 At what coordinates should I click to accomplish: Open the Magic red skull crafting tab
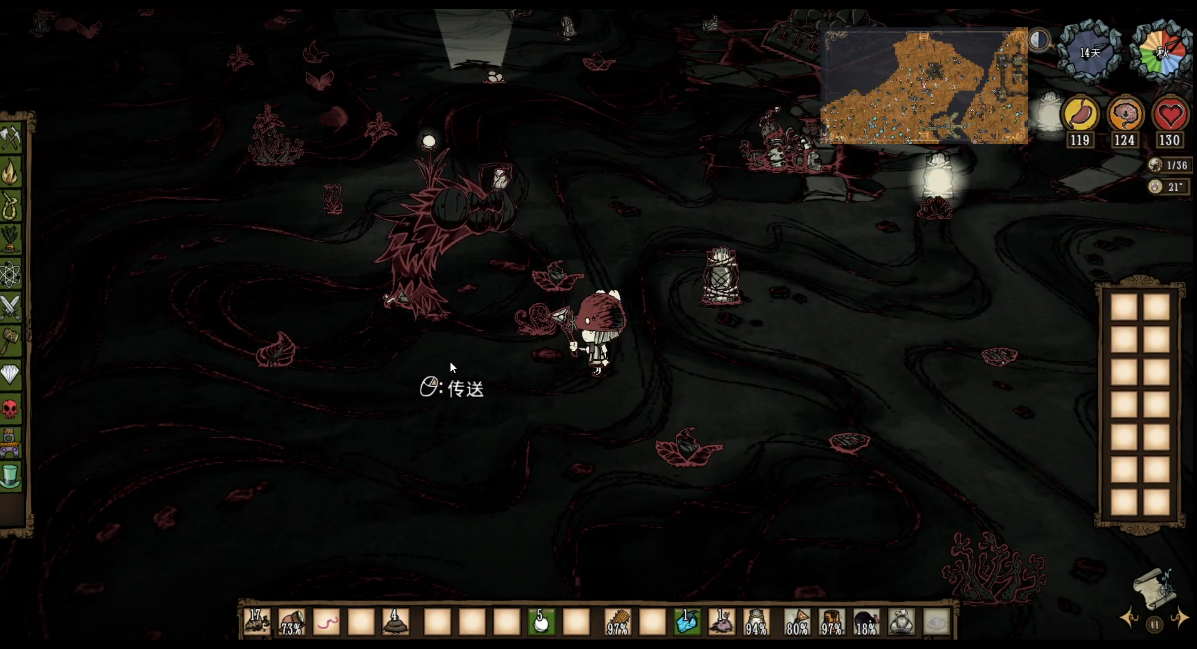[x=12, y=408]
